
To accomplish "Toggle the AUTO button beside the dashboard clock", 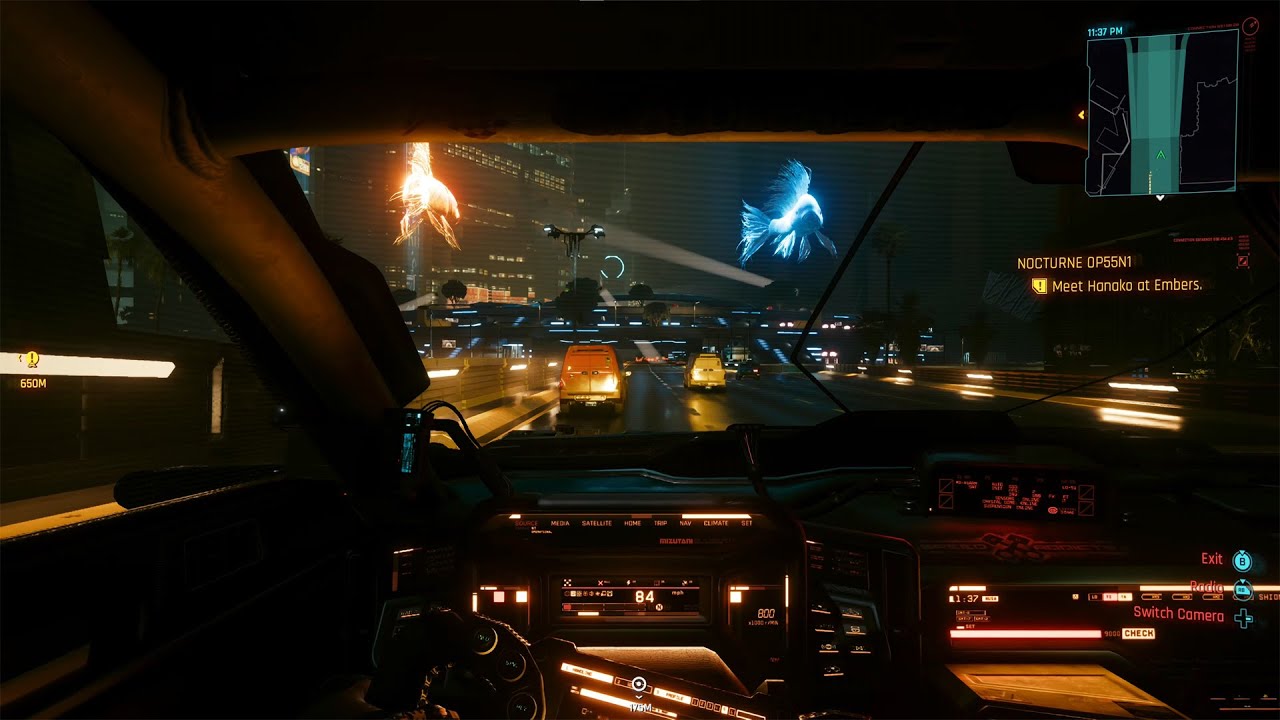I will (990, 599).
